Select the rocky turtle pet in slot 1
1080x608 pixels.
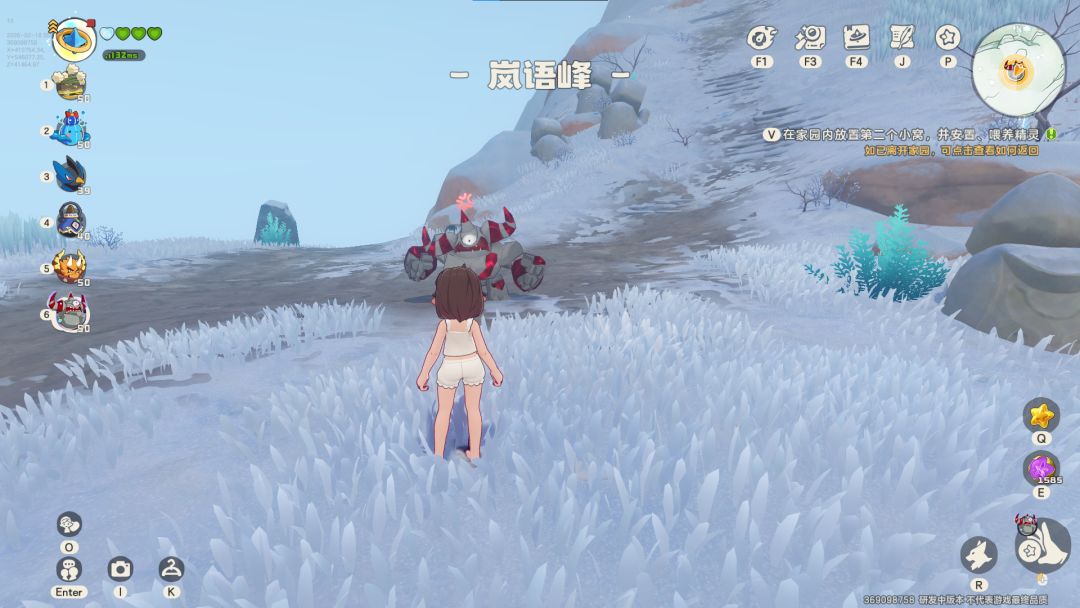[70, 85]
